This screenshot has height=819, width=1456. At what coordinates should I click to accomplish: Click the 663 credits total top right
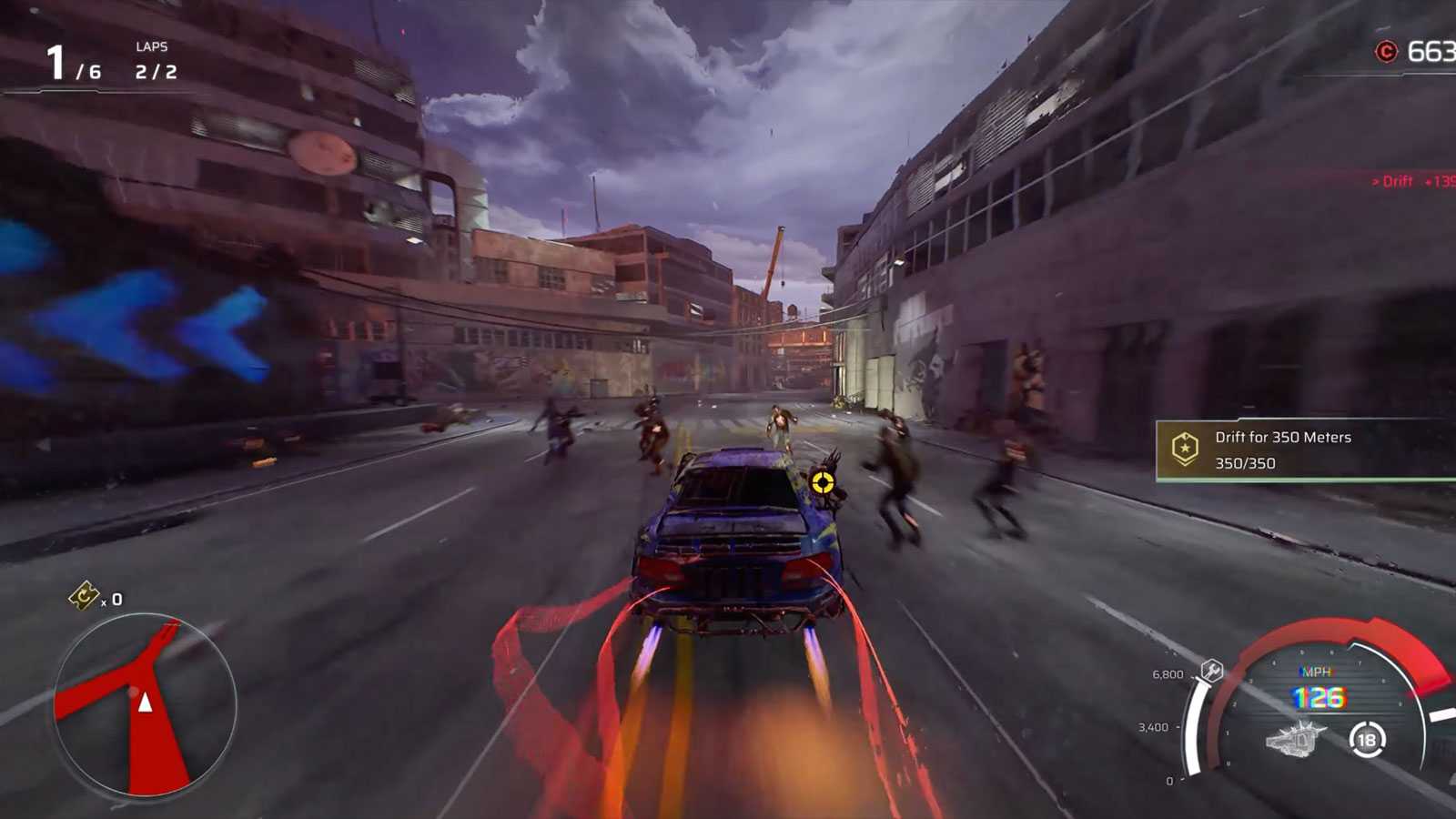coord(1433,52)
